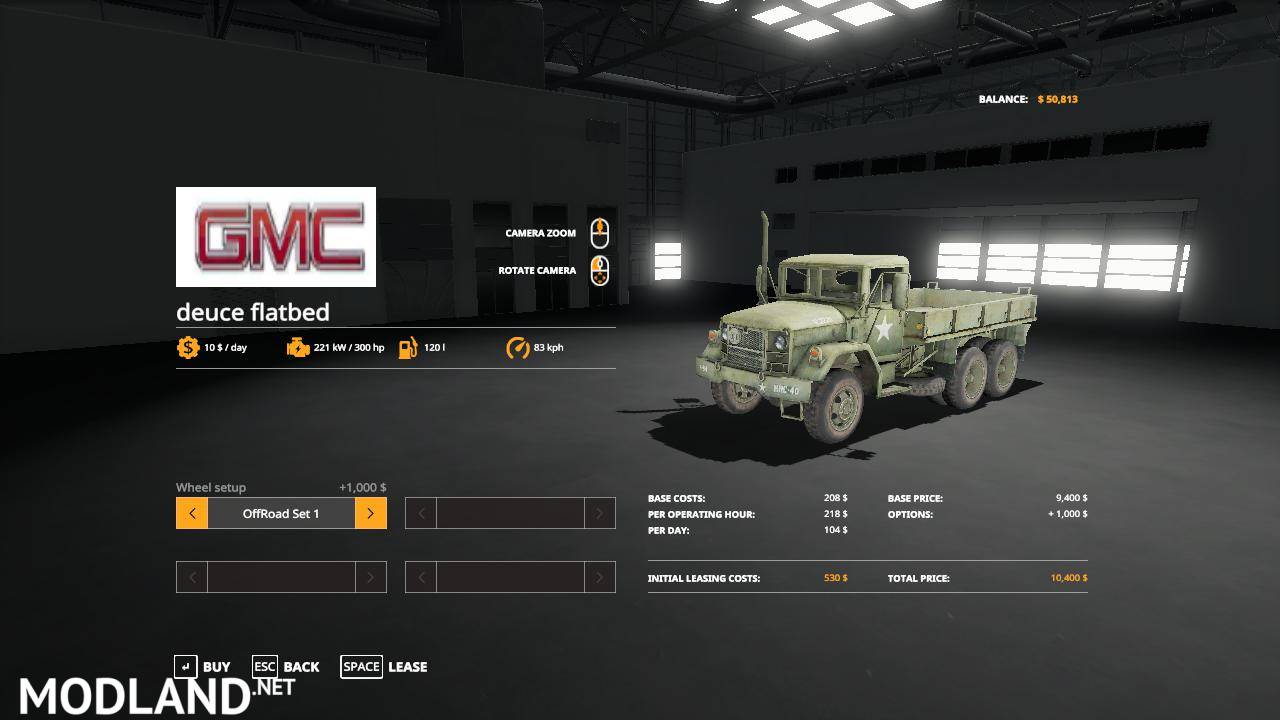Select the engine power icon showing 300 hp
The image size is (1280, 720).
(299, 347)
